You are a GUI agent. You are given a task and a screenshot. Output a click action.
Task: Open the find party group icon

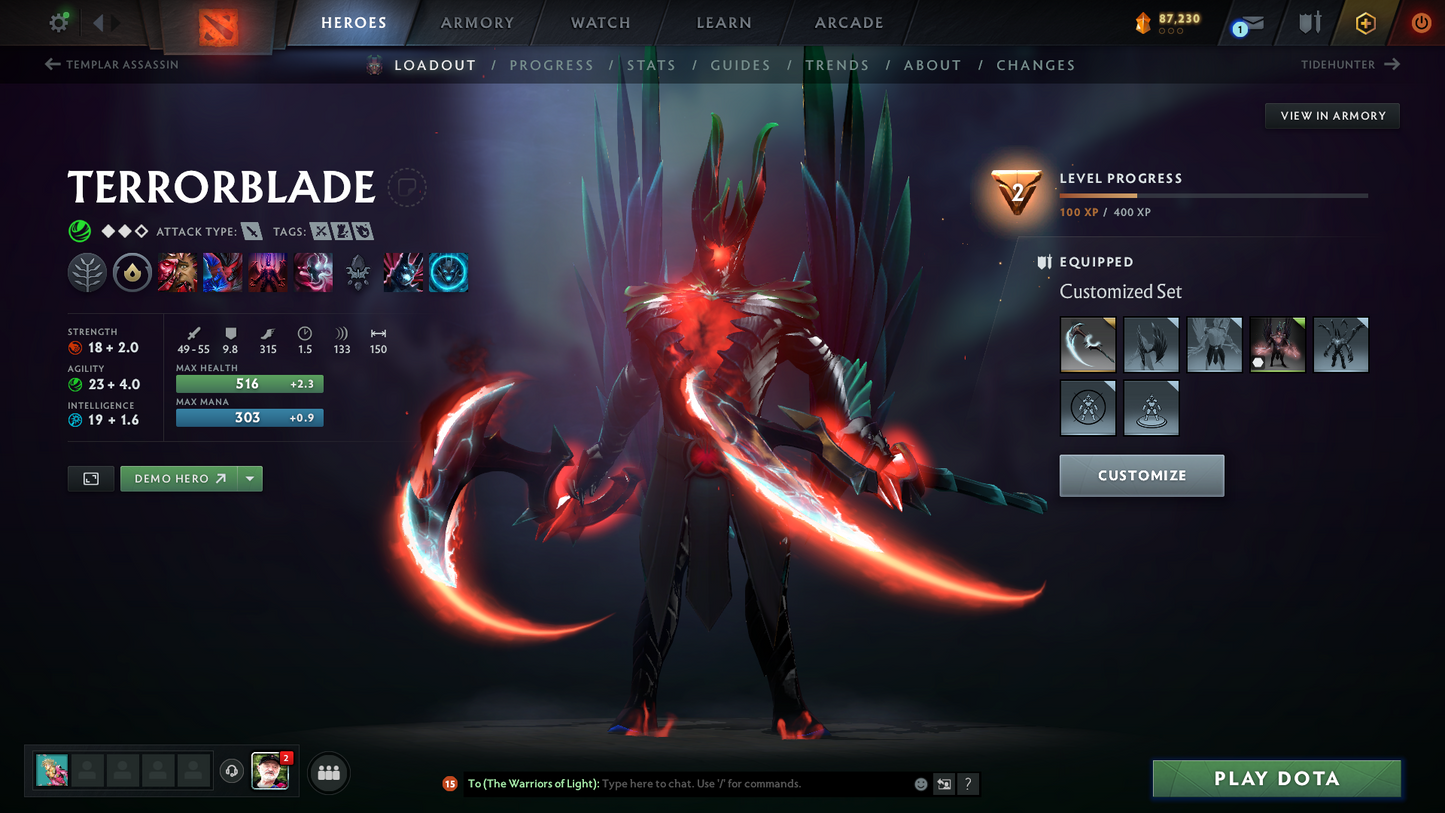click(x=328, y=772)
